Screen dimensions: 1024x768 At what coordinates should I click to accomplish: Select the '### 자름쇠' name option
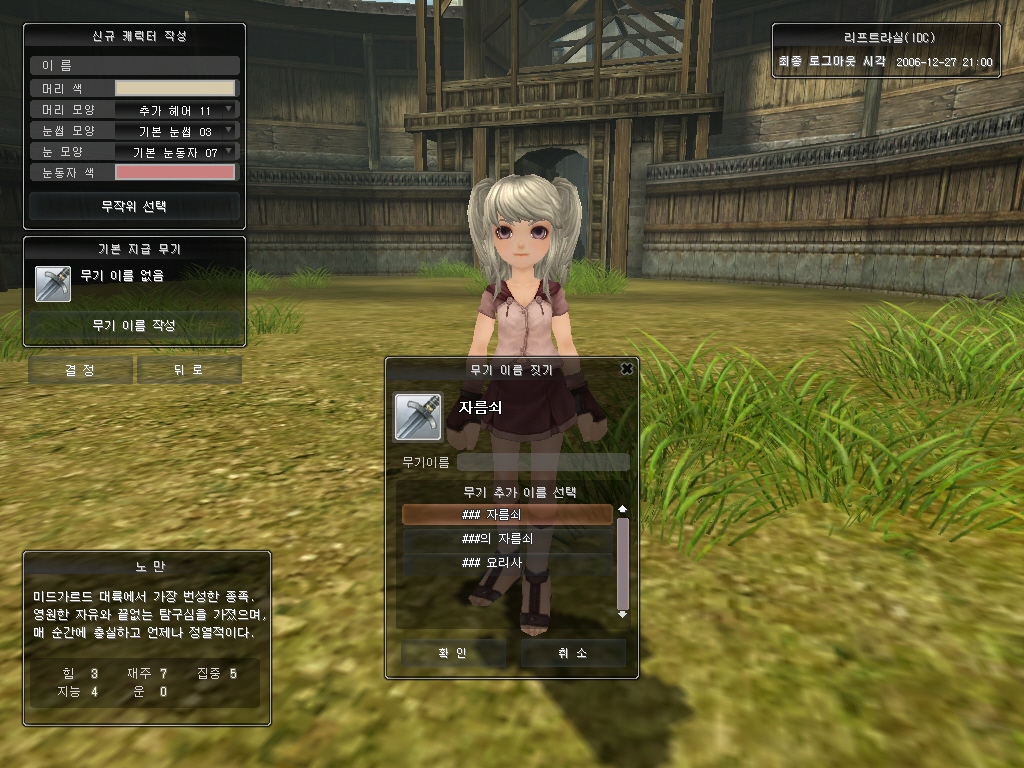(x=507, y=514)
